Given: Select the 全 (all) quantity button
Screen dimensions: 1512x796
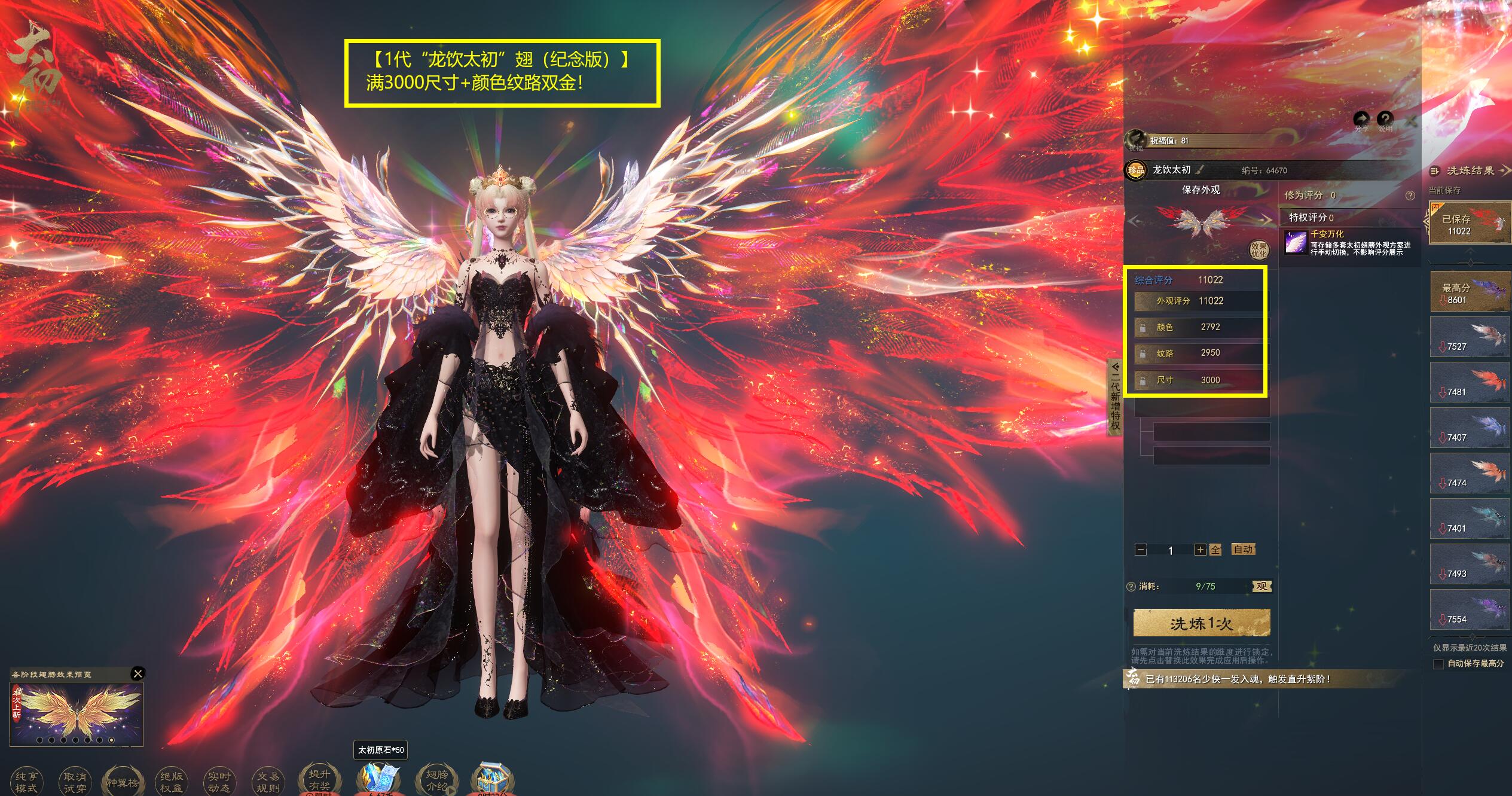Looking at the screenshot, I should click(x=1215, y=550).
